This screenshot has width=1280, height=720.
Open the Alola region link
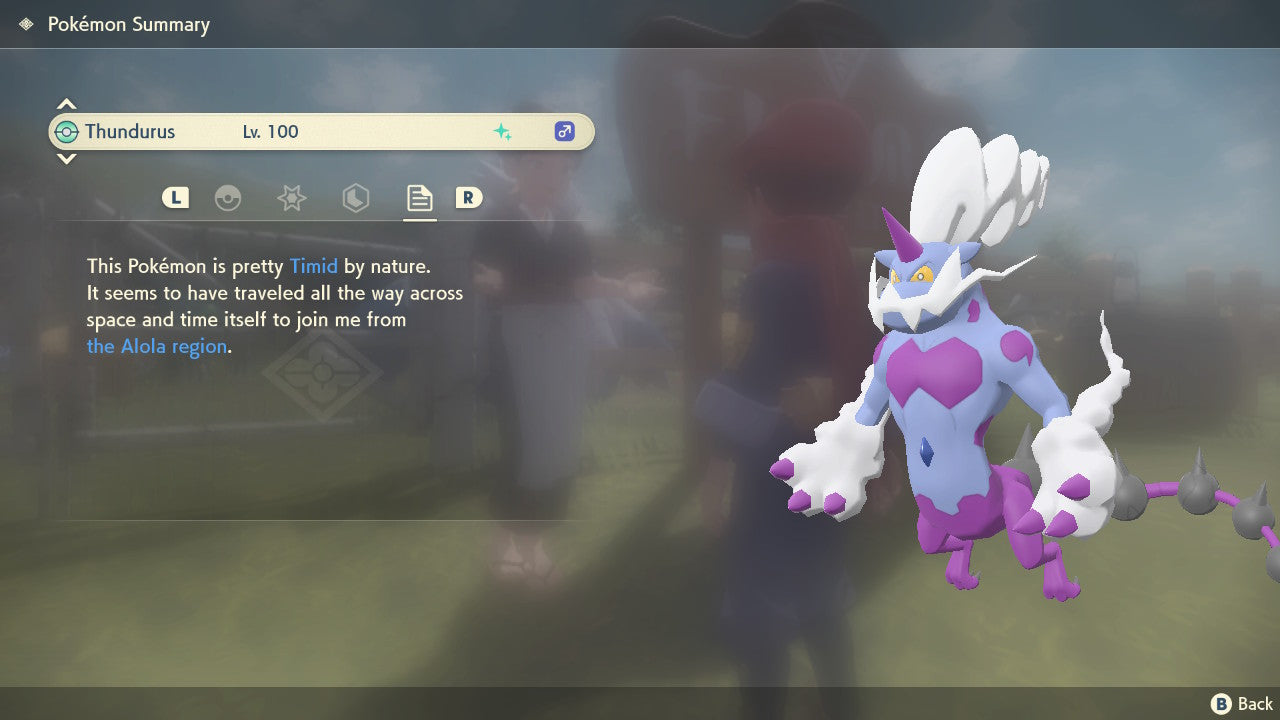tap(155, 346)
